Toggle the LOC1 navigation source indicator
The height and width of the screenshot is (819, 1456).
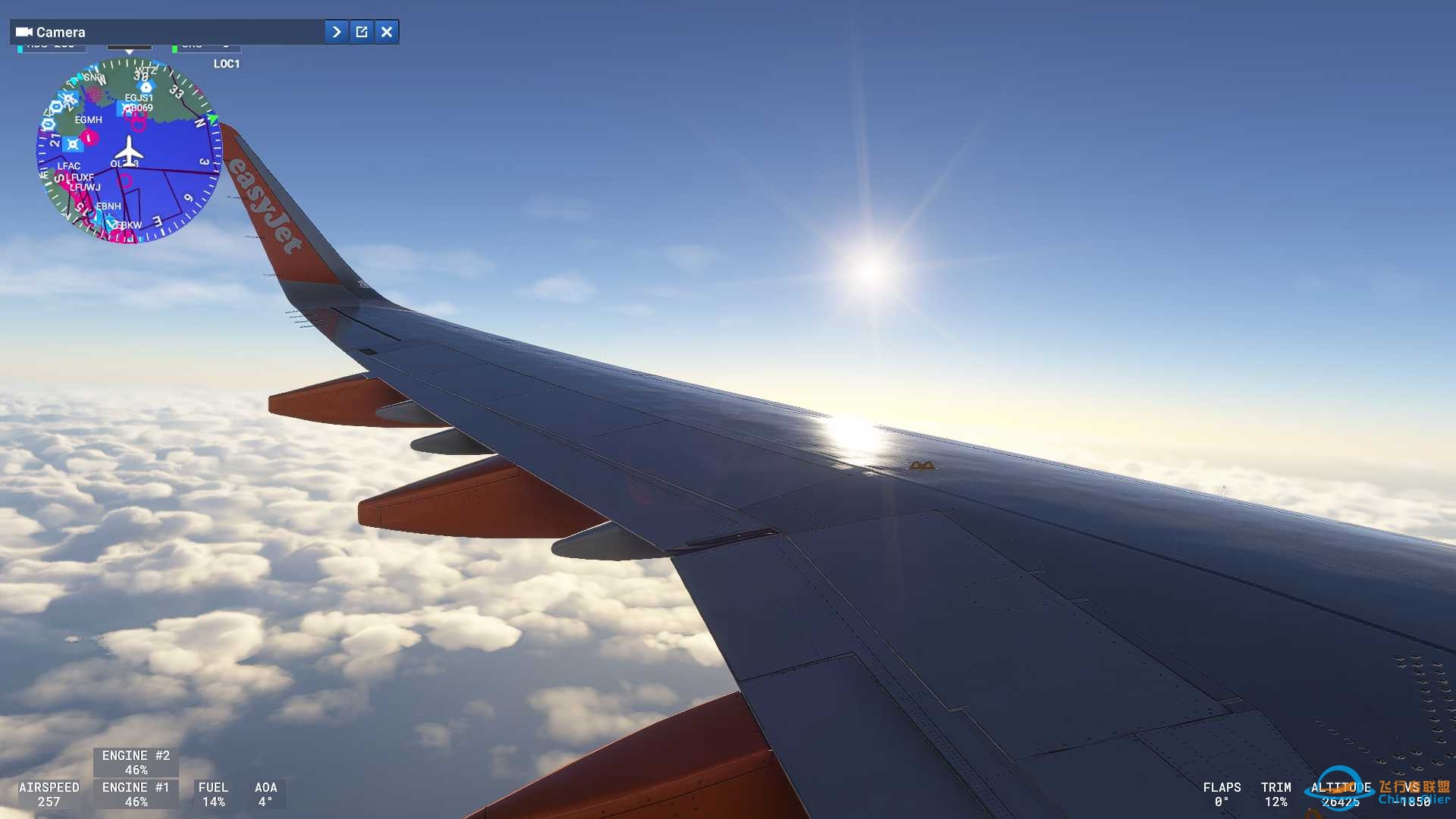pos(227,64)
